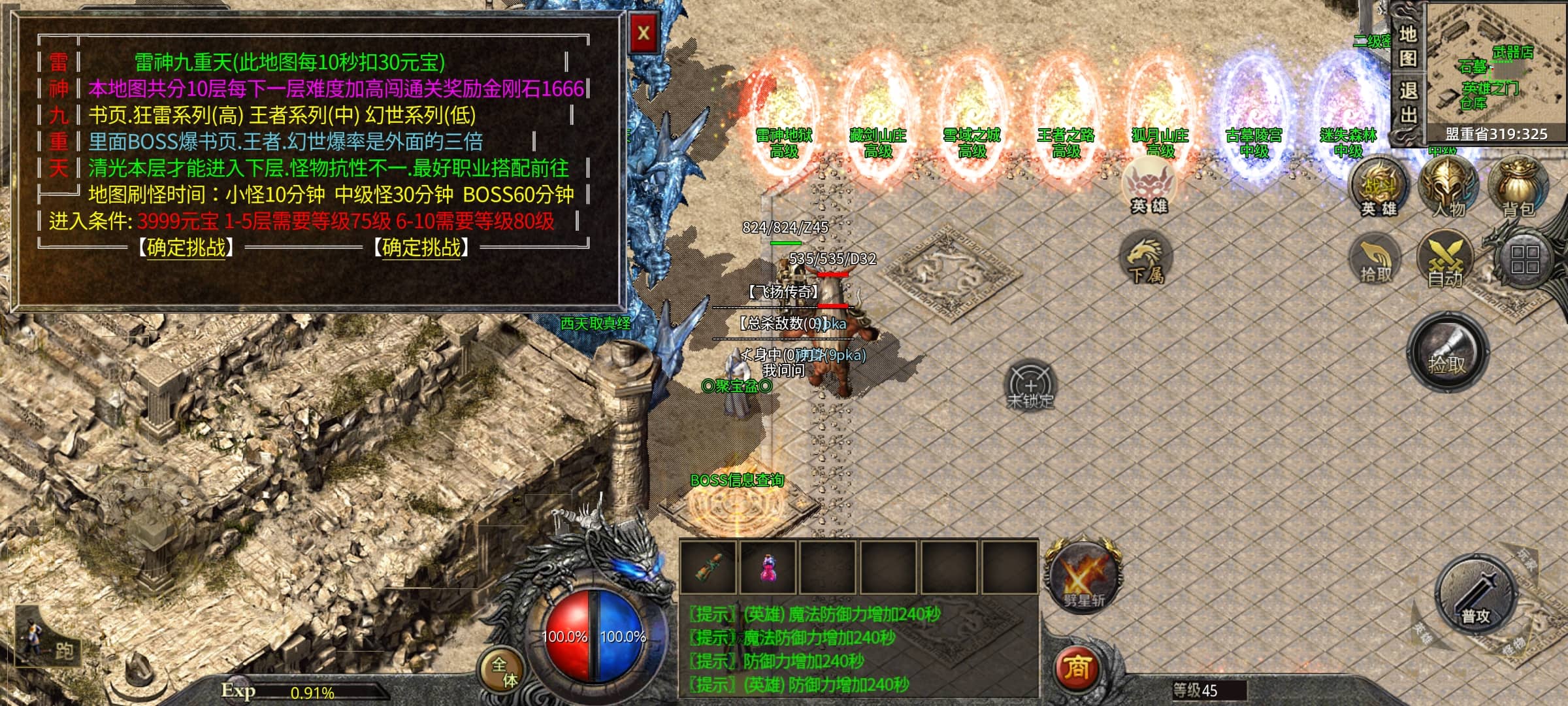Use the pink potion in hotbar
Image resolution: width=1568 pixels, height=706 pixels.
(769, 566)
